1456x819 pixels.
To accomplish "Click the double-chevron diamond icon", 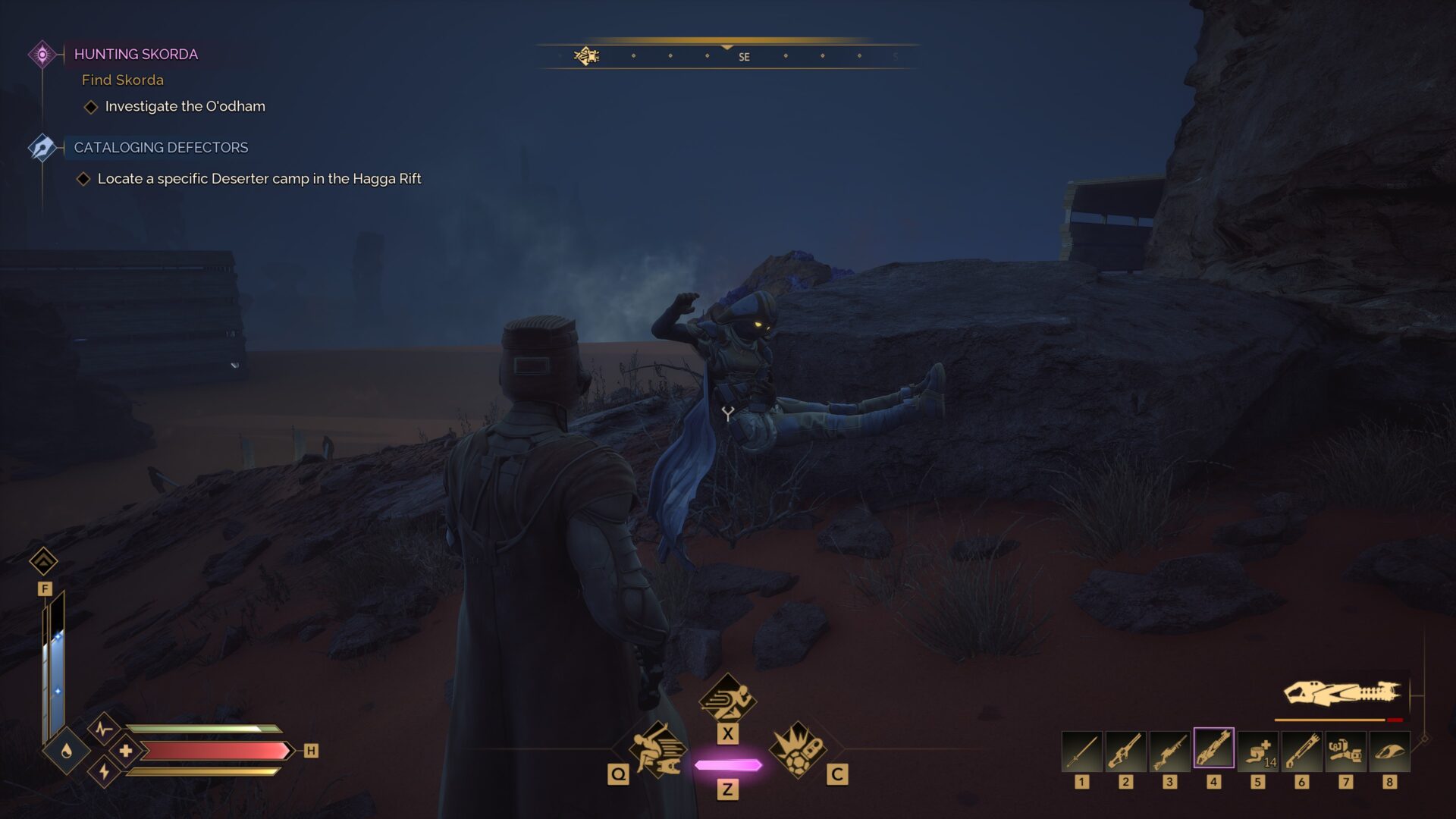I will click(x=43, y=562).
